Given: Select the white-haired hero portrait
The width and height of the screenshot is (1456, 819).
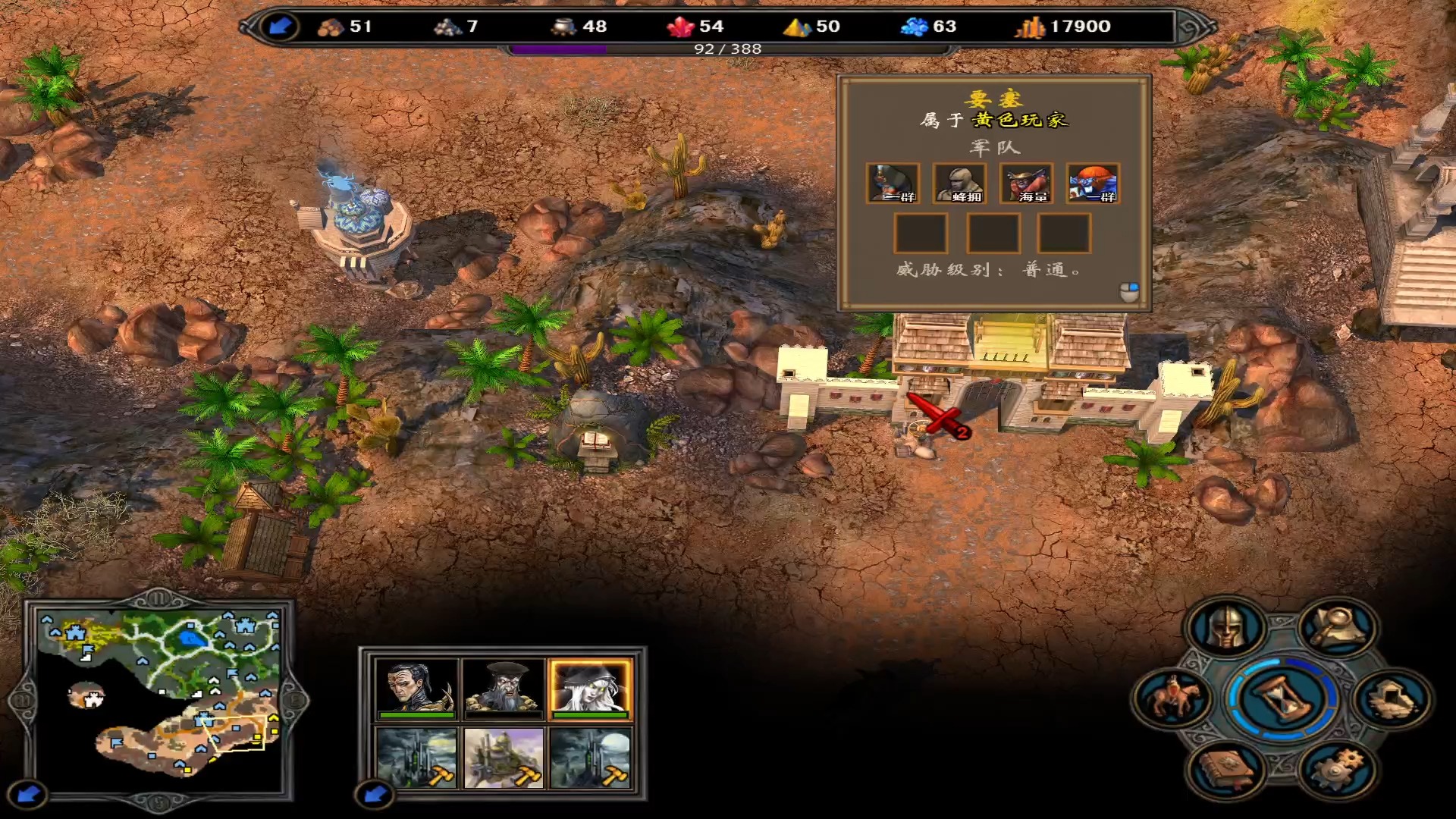Looking at the screenshot, I should [590, 688].
